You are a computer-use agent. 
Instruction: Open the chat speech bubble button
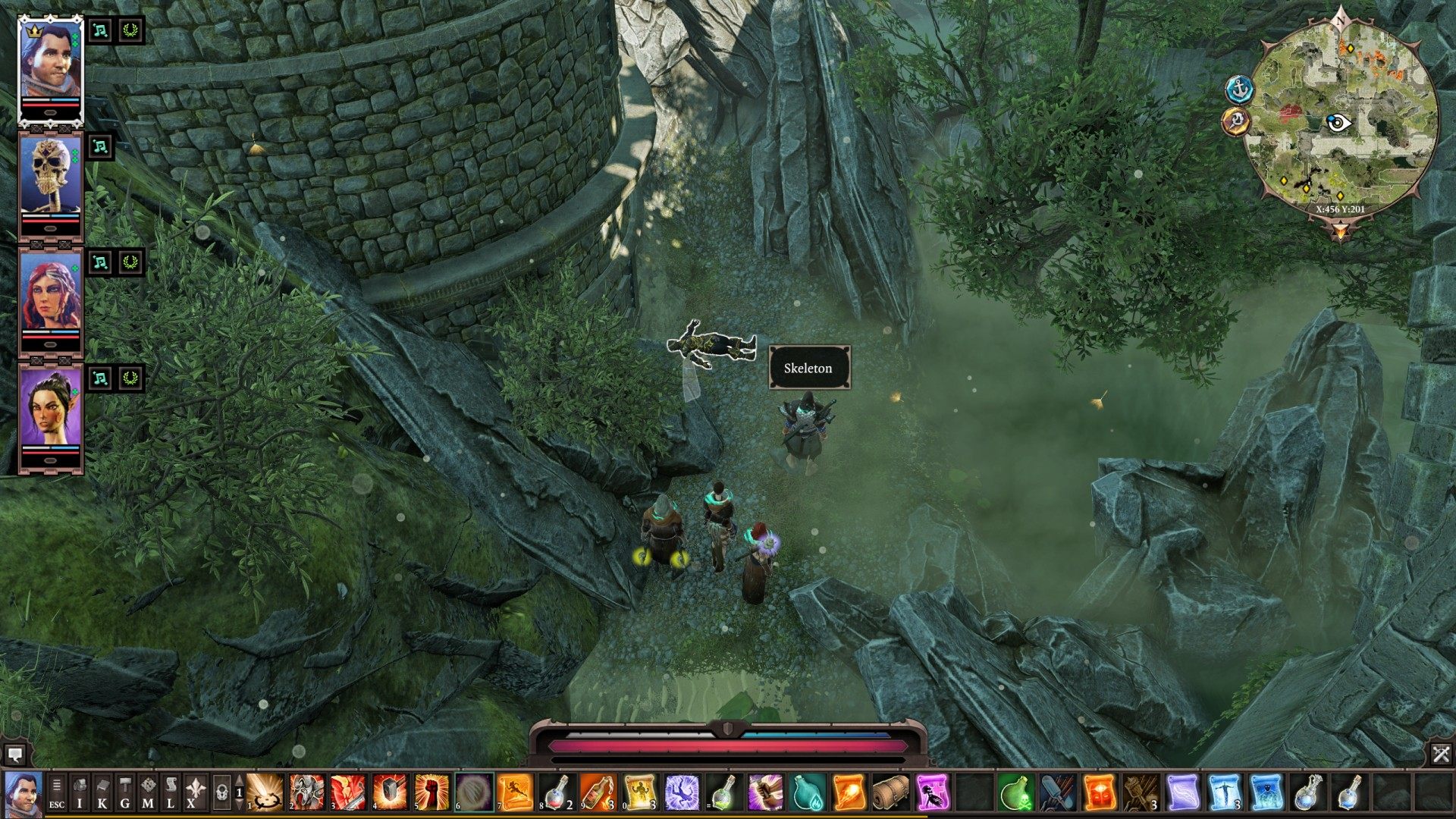[14, 755]
